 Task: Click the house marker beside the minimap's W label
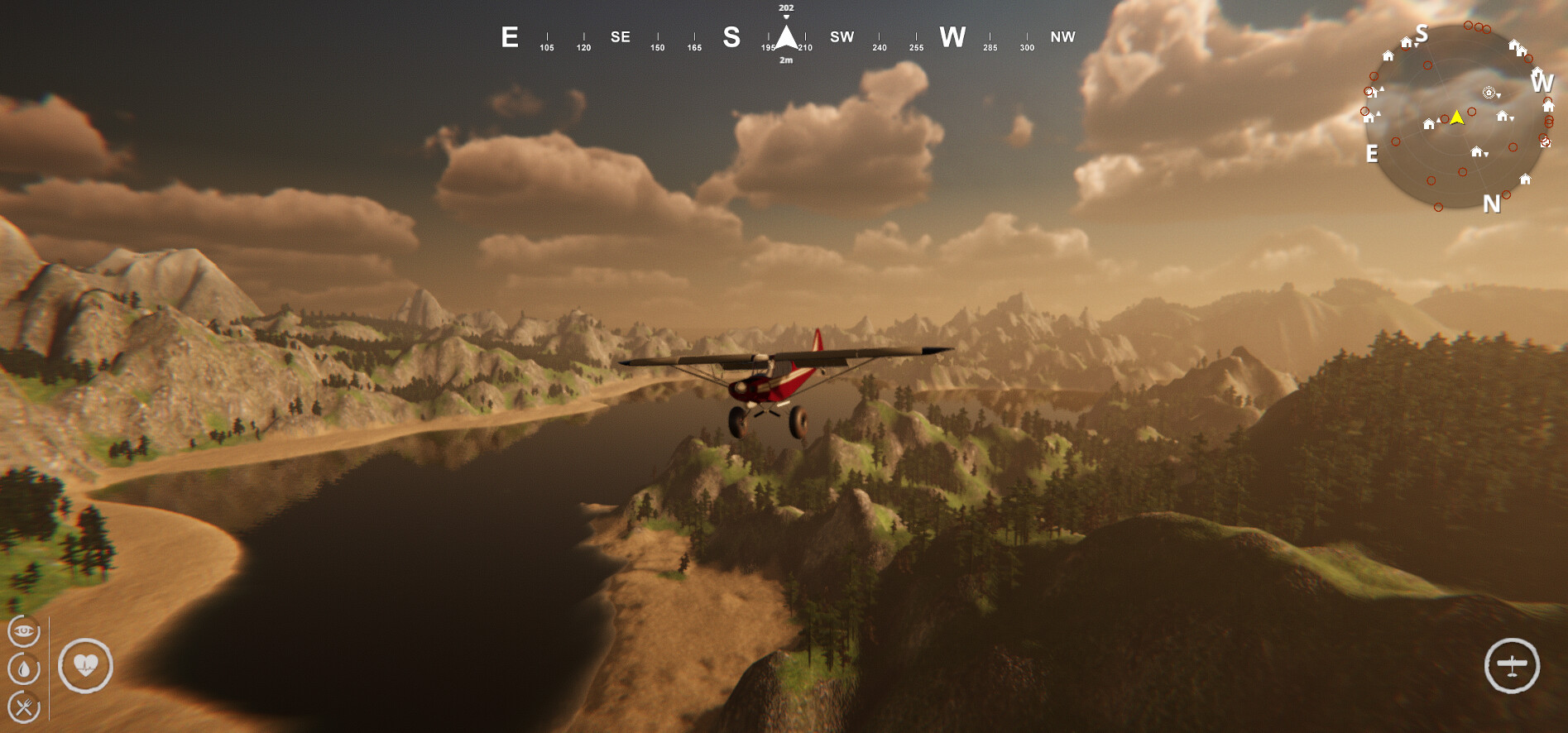(x=1548, y=106)
